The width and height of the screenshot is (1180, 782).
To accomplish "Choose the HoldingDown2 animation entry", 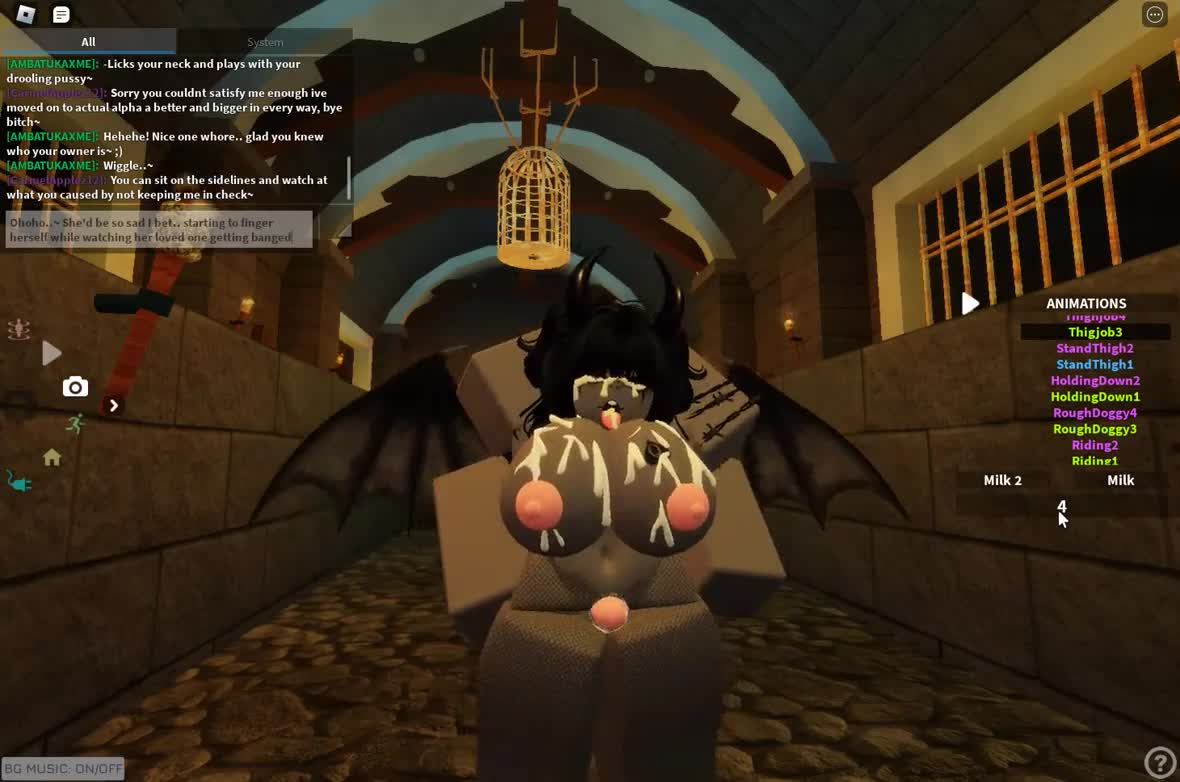I will point(1095,380).
